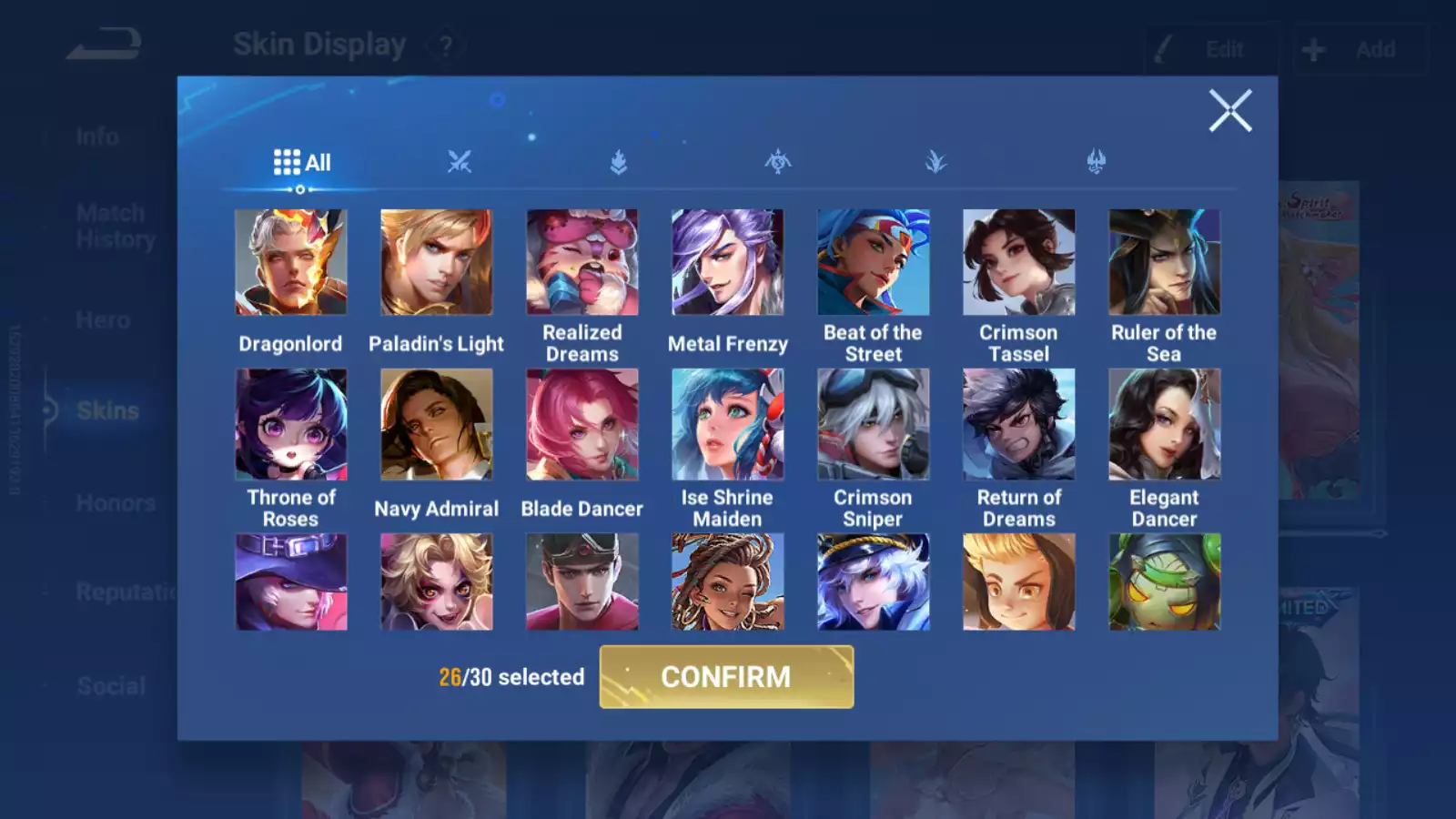
Task: Filter skins by the crossed swords tab
Action: pyautogui.click(x=460, y=163)
